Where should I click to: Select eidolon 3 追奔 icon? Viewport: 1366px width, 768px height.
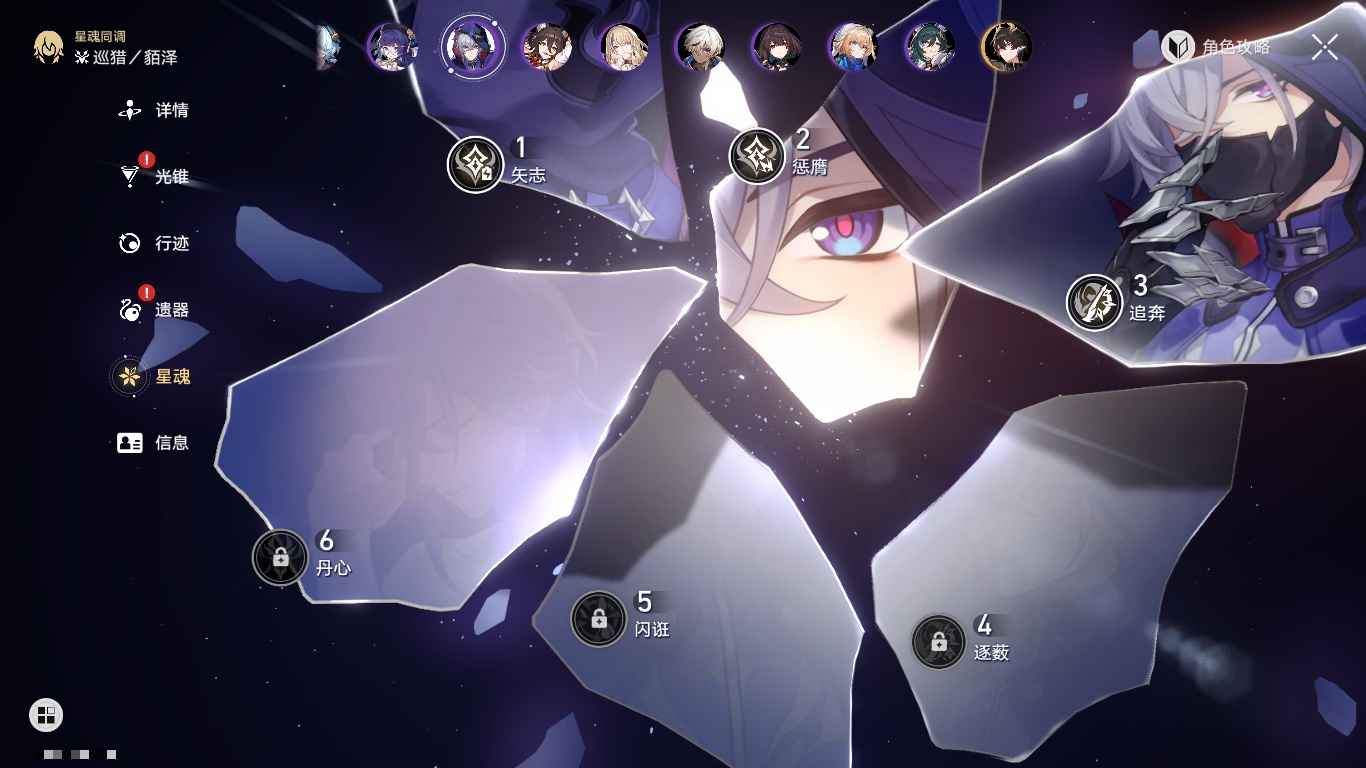click(1094, 302)
